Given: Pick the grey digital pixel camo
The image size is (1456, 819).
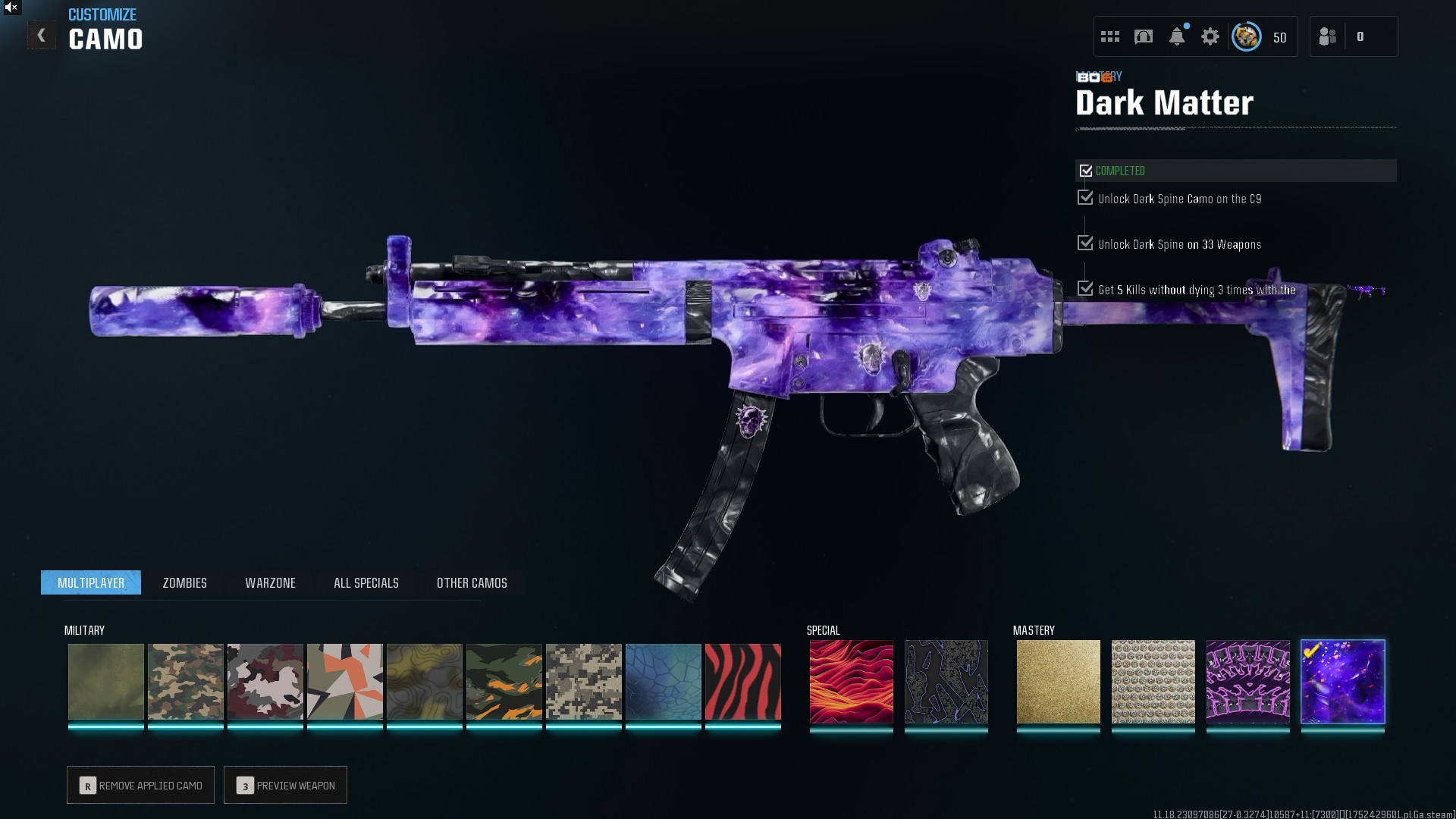Looking at the screenshot, I should pos(583,682).
